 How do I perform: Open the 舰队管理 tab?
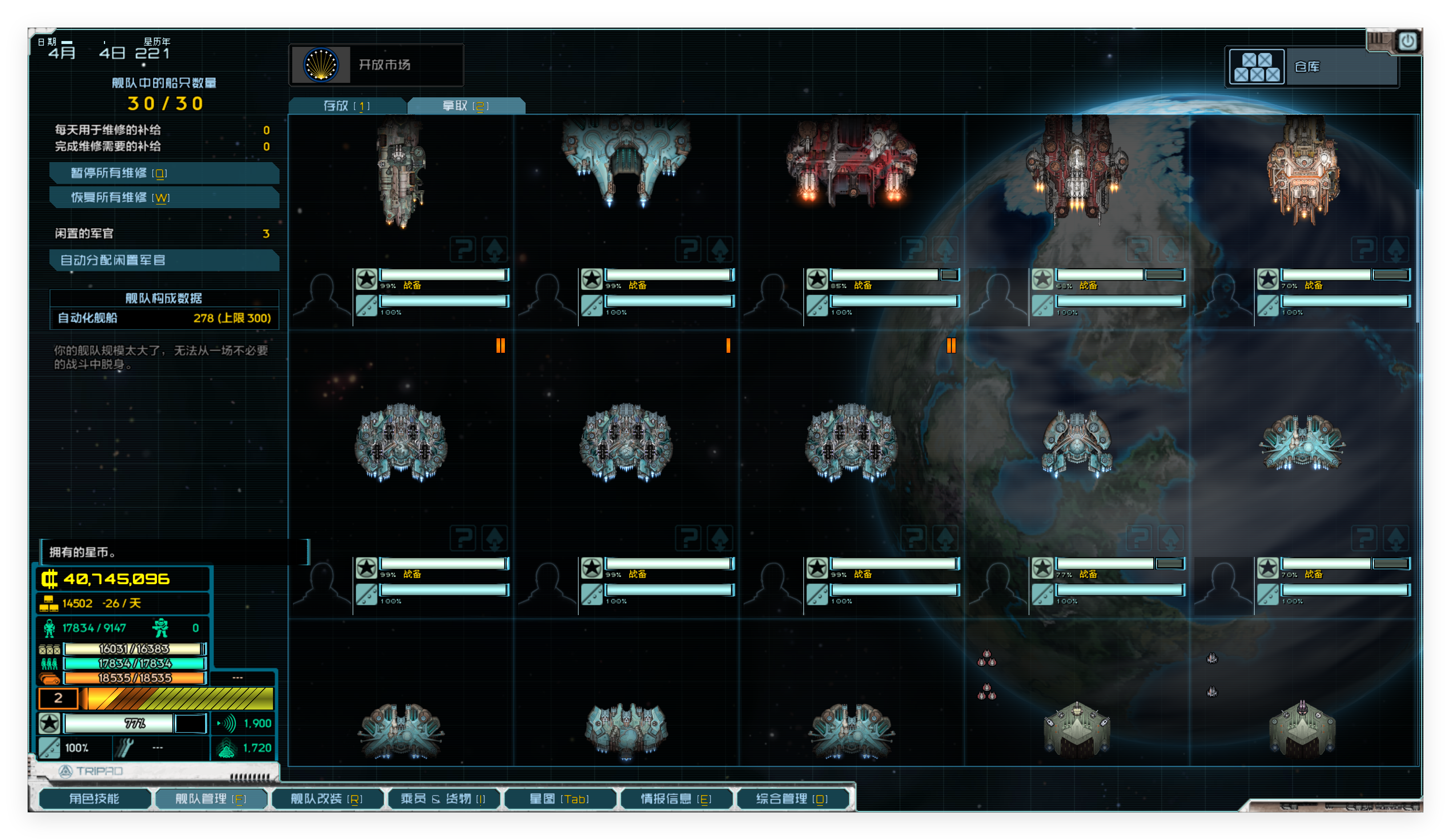[211, 799]
